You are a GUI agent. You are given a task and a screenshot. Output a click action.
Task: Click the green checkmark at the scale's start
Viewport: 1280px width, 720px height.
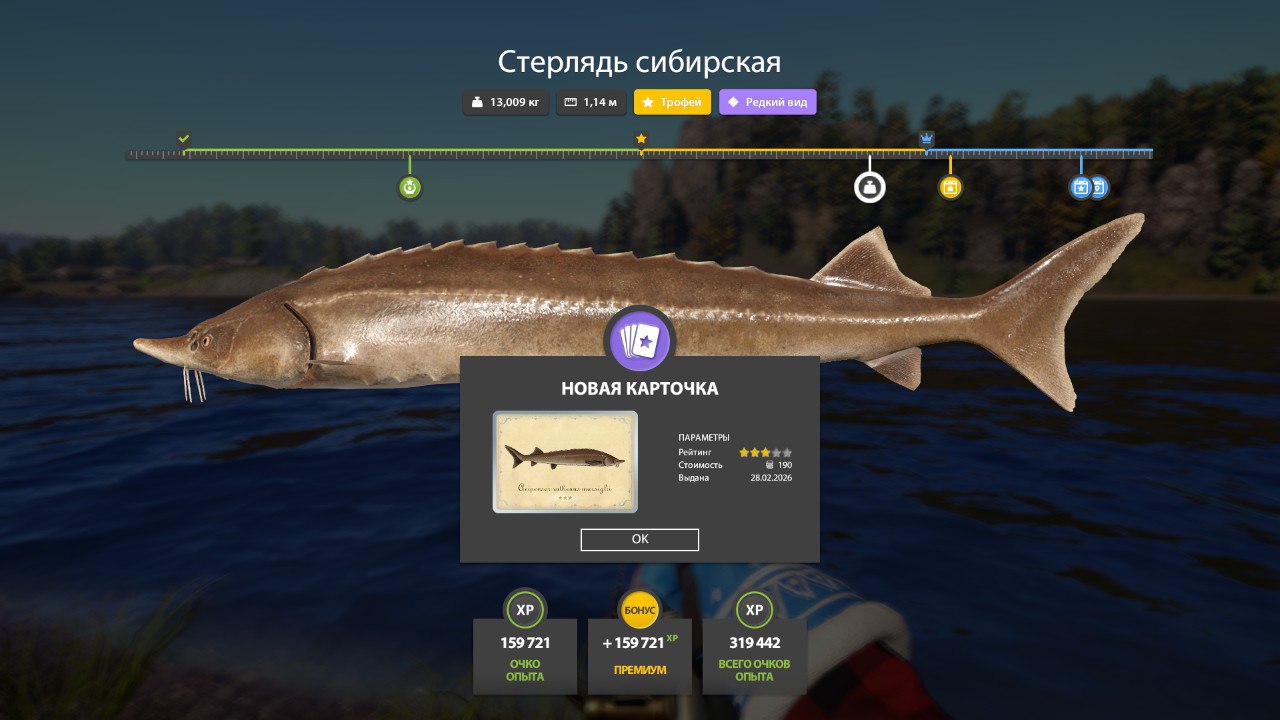click(x=182, y=137)
